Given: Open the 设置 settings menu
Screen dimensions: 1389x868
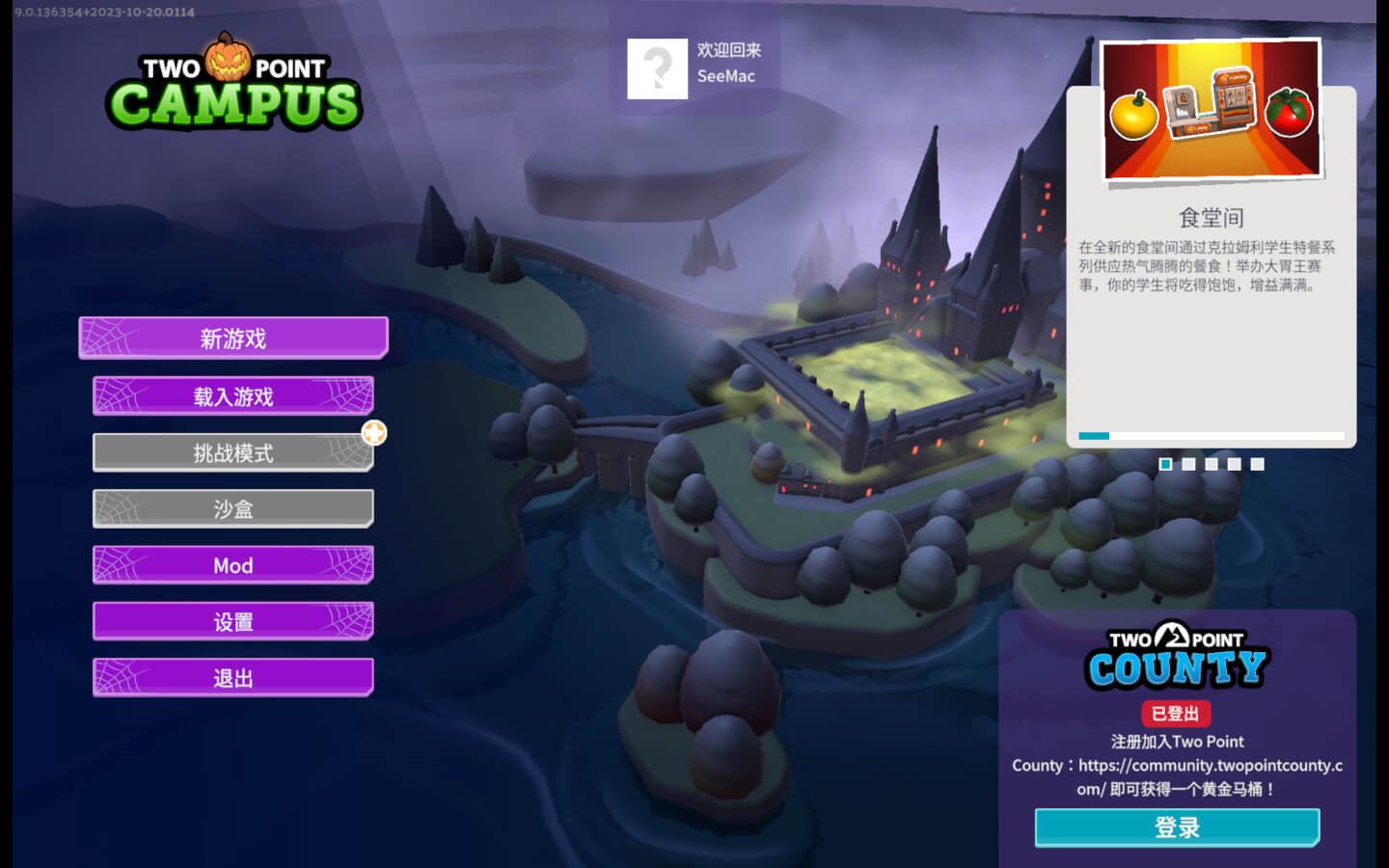Looking at the screenshot, I should 232,622.
